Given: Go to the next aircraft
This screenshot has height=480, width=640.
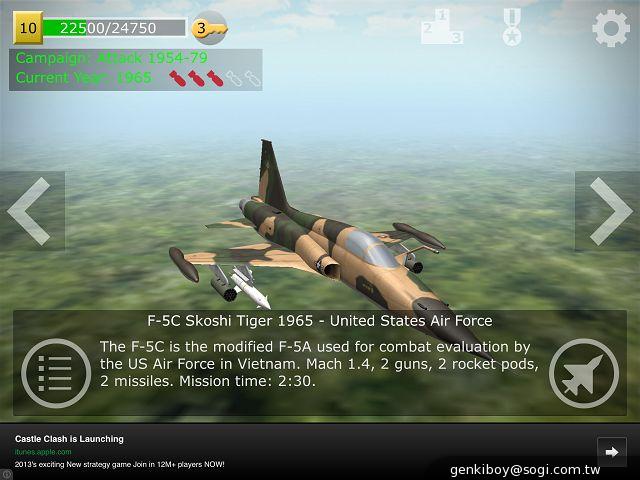Looking at the screenshot, I should pos(608,211).
